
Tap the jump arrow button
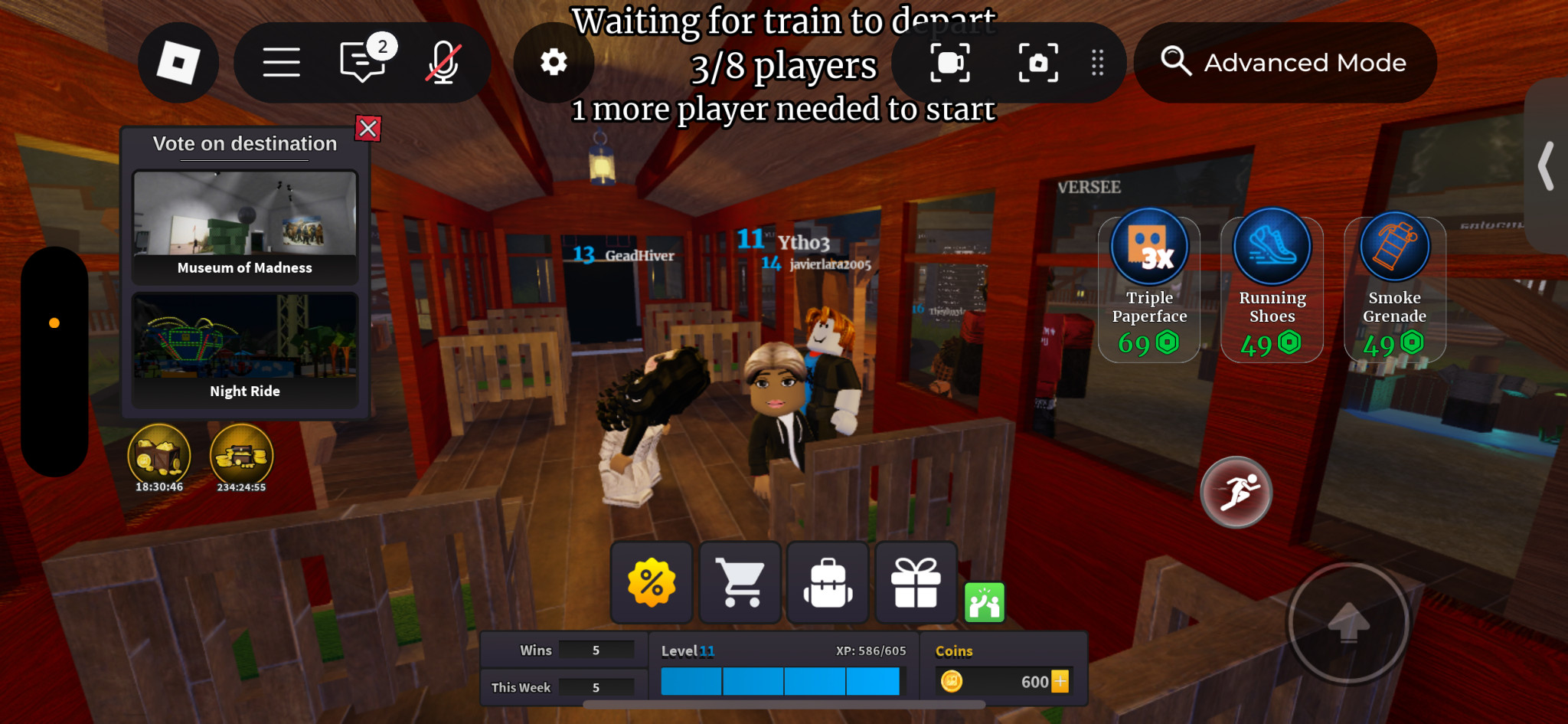click(x=1348, y=622)
